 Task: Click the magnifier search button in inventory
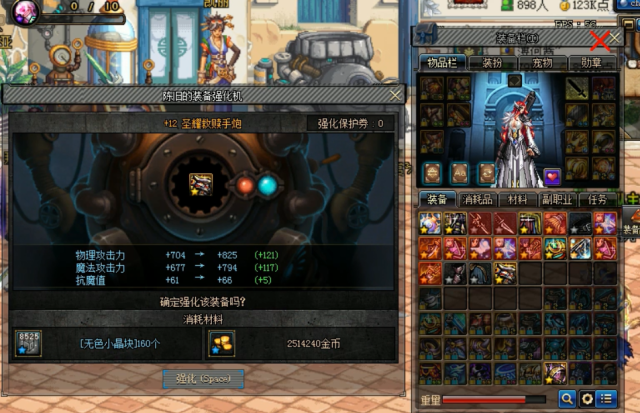(567, 399)
